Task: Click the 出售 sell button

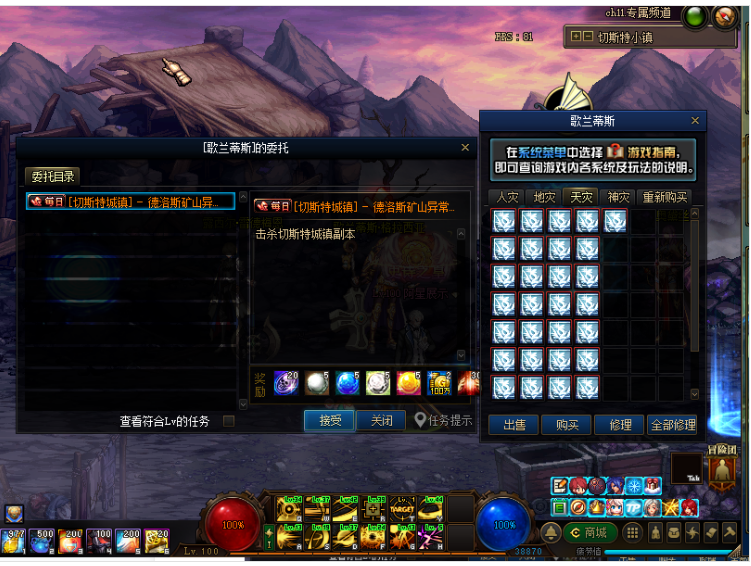Action: point(514,425)
